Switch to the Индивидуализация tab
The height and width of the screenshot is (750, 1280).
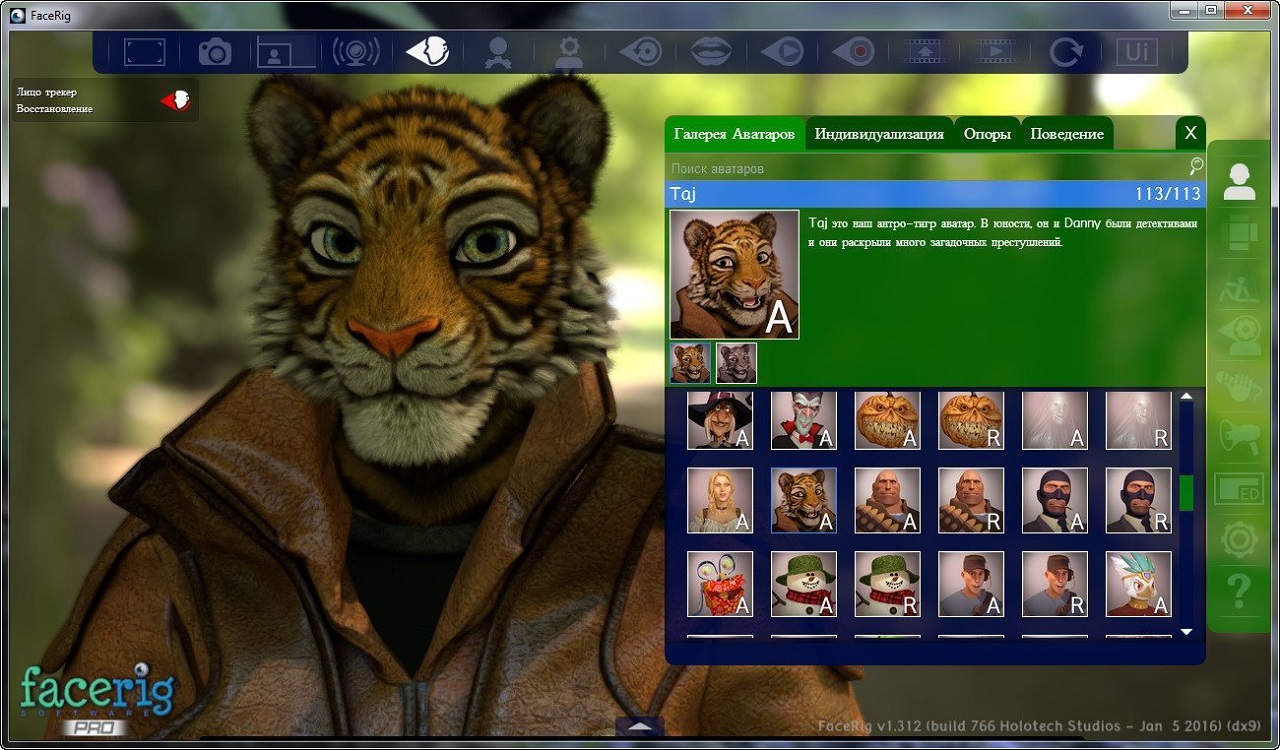pyautogui.click(x=878, y=134)
